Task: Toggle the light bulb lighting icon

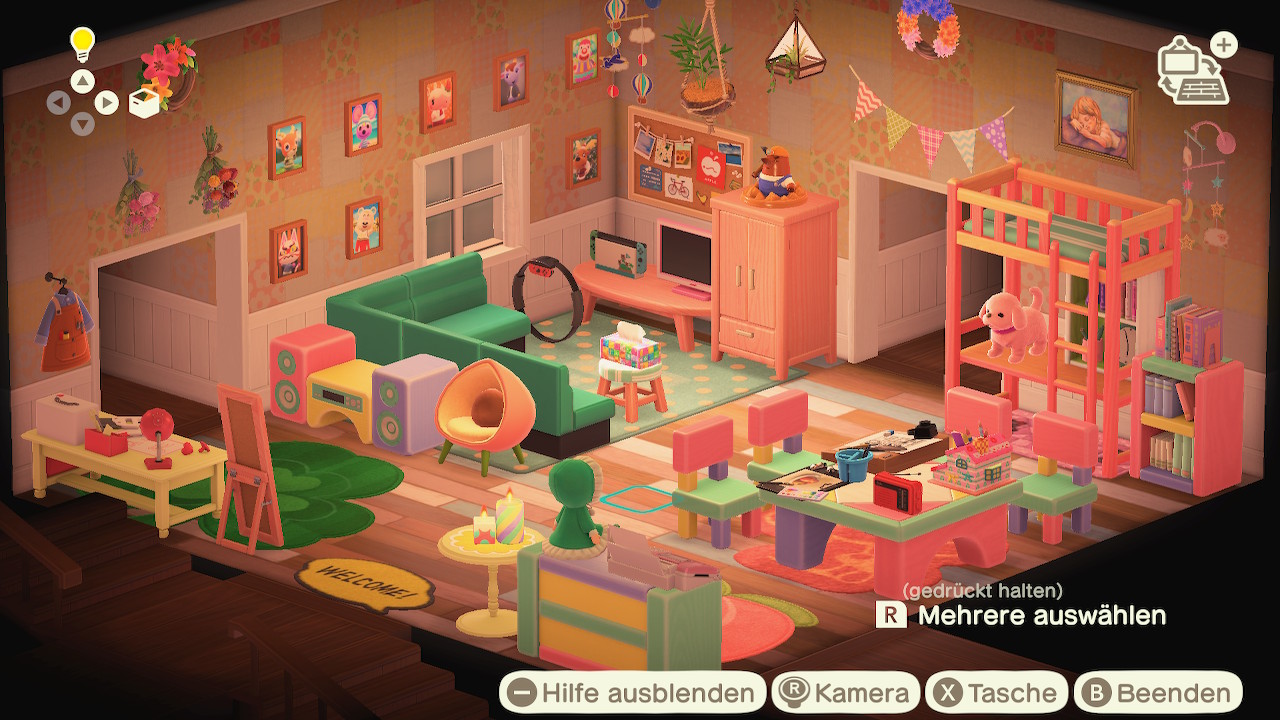Action: [81, 43]
